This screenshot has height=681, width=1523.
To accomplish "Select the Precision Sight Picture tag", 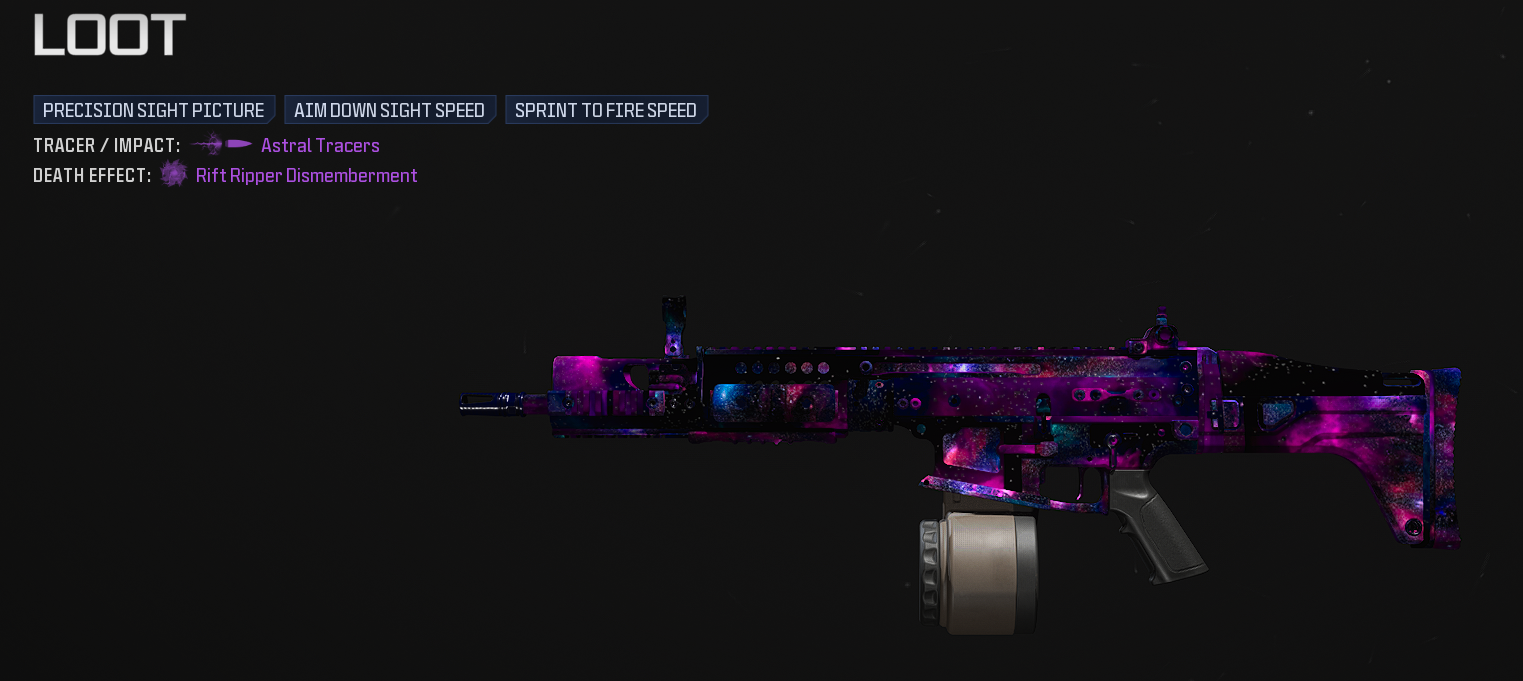I will pos(153,110).
